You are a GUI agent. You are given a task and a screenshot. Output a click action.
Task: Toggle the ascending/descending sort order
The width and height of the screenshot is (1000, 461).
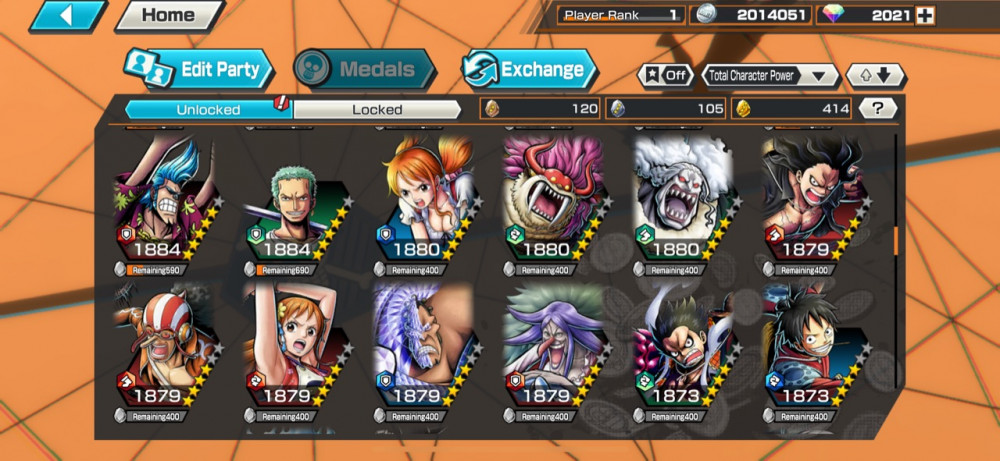coord(875,75)
